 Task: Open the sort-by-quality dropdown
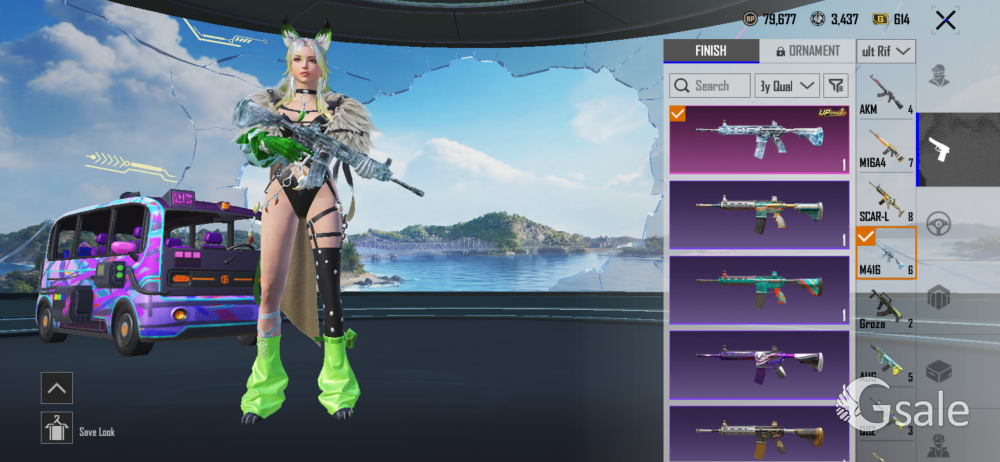tap(787, 86)
